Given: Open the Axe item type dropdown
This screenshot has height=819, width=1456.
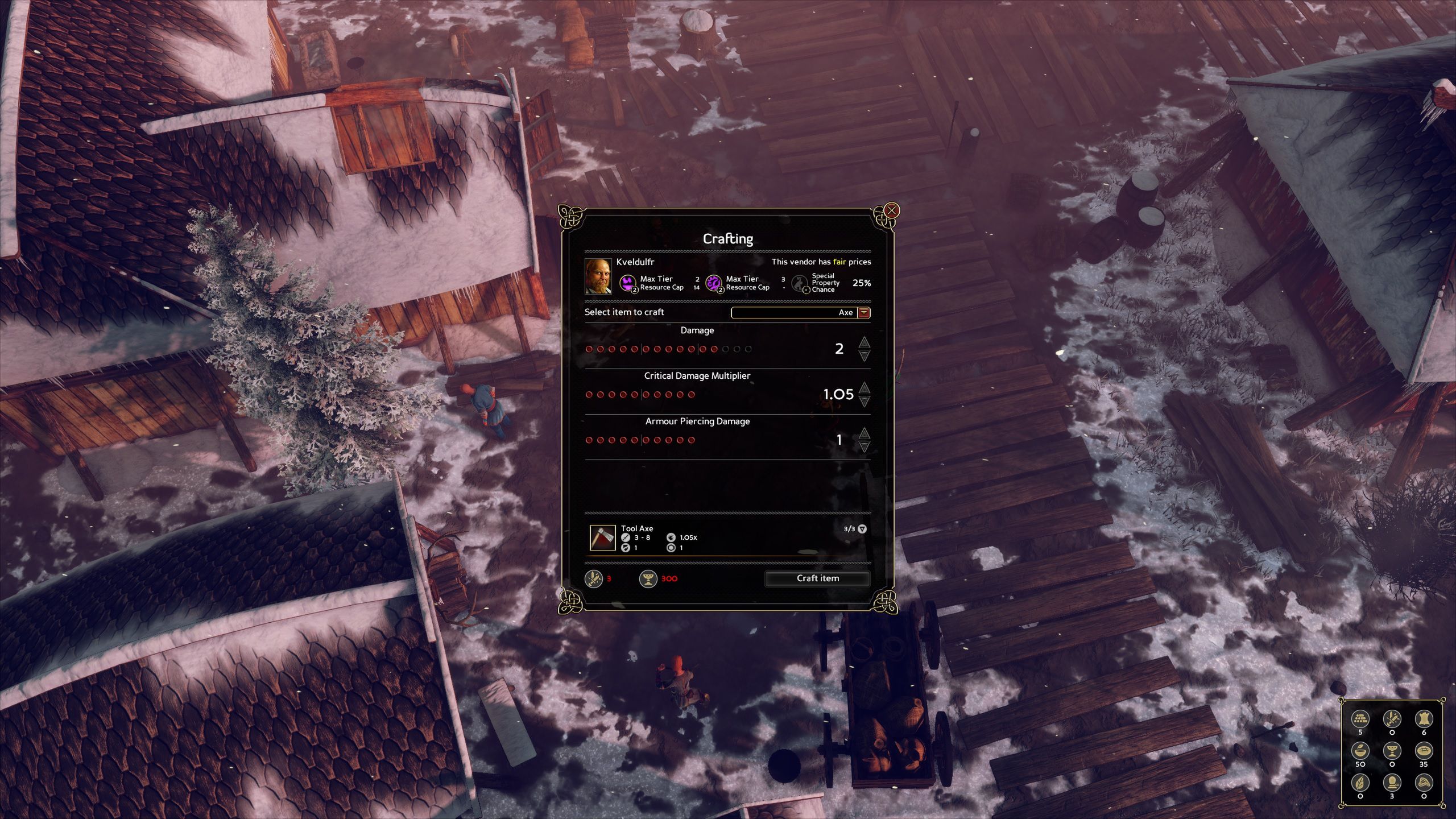Looking at the screenshot, I should pyautogui.click(x=863, y=312).
